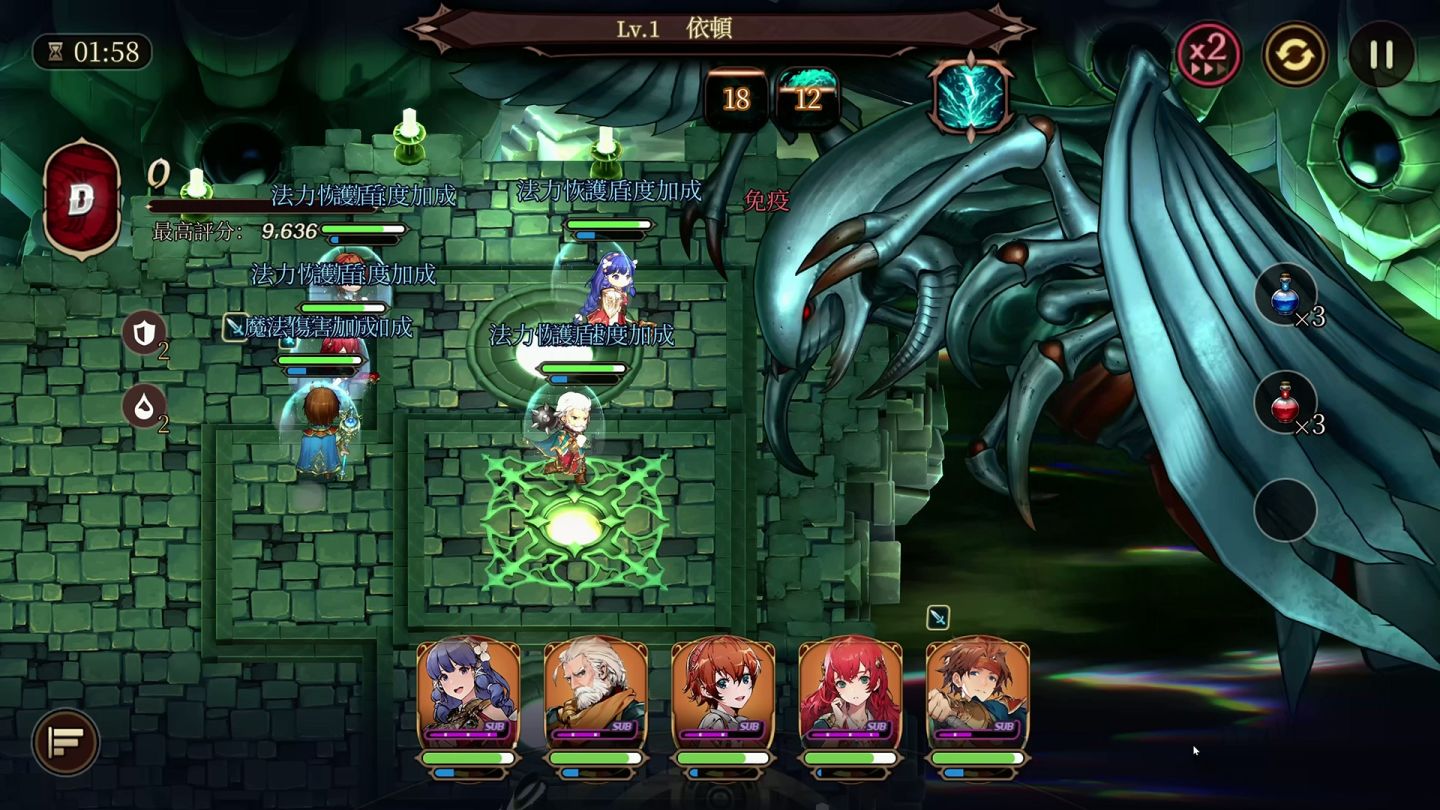Image resolution: width=1440 pixels, height=810 pixels.
Task: Click the water drop buff icon
Action: click(x=143, y=407)
